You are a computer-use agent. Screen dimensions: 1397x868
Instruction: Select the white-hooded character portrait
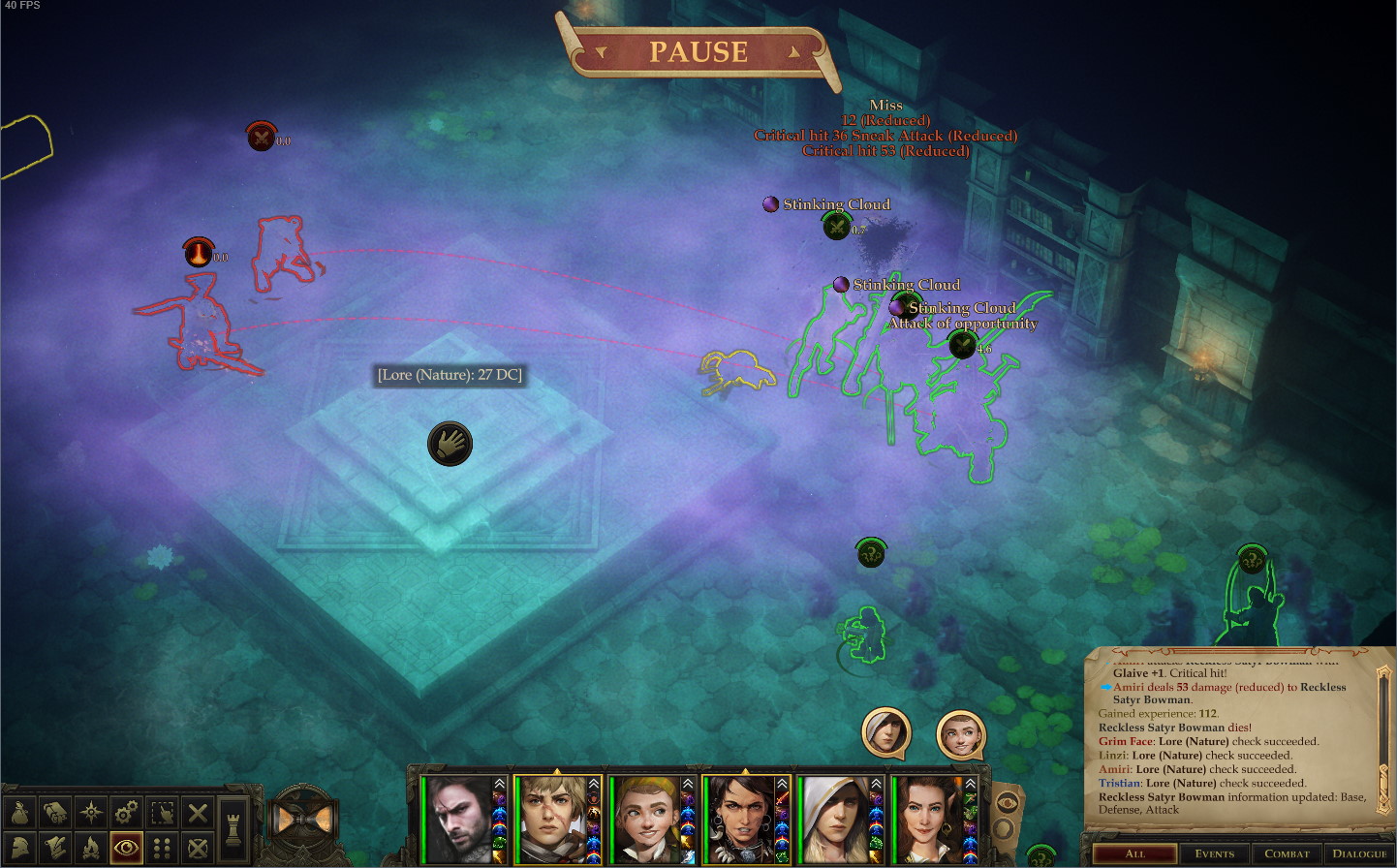point(834,820)
